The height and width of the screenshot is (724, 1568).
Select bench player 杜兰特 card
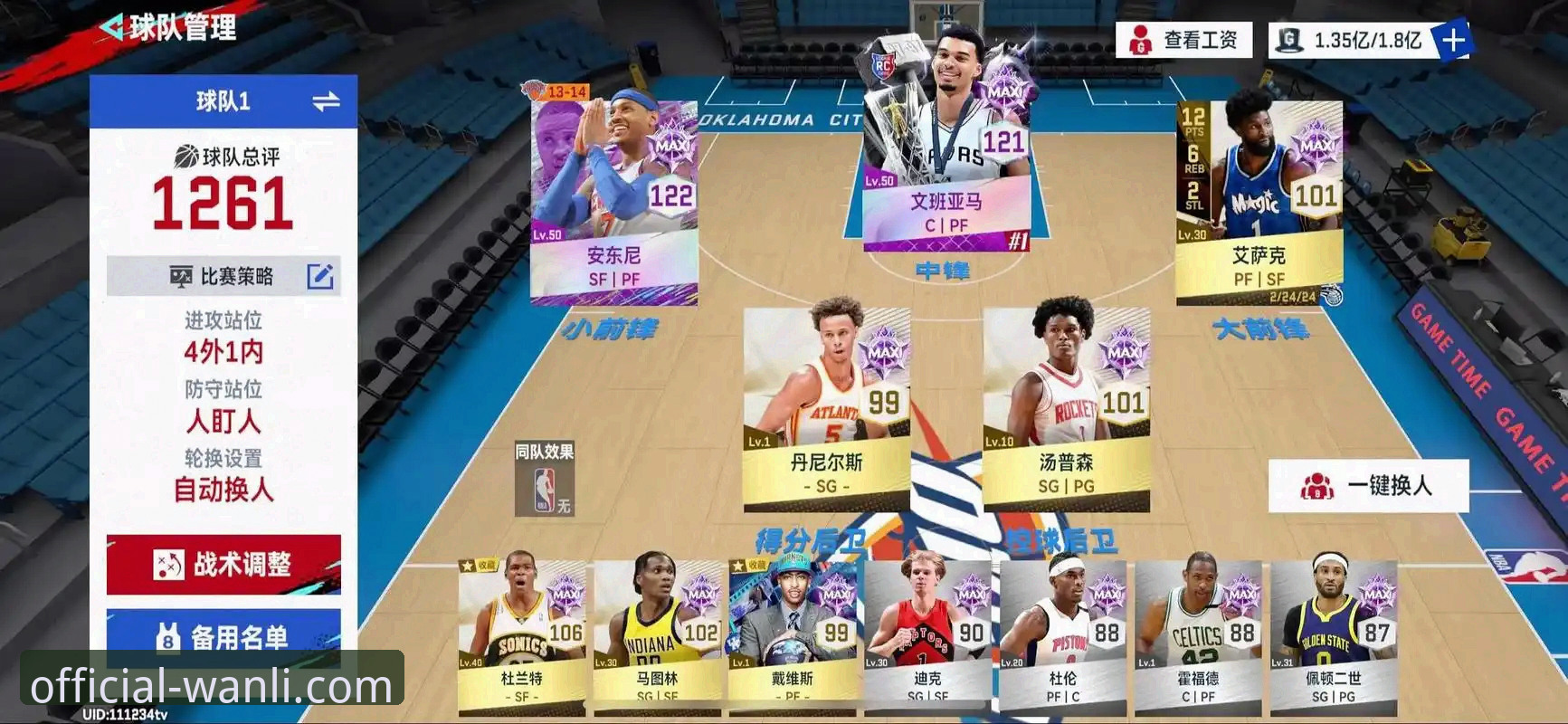click(x=521, y=633)
